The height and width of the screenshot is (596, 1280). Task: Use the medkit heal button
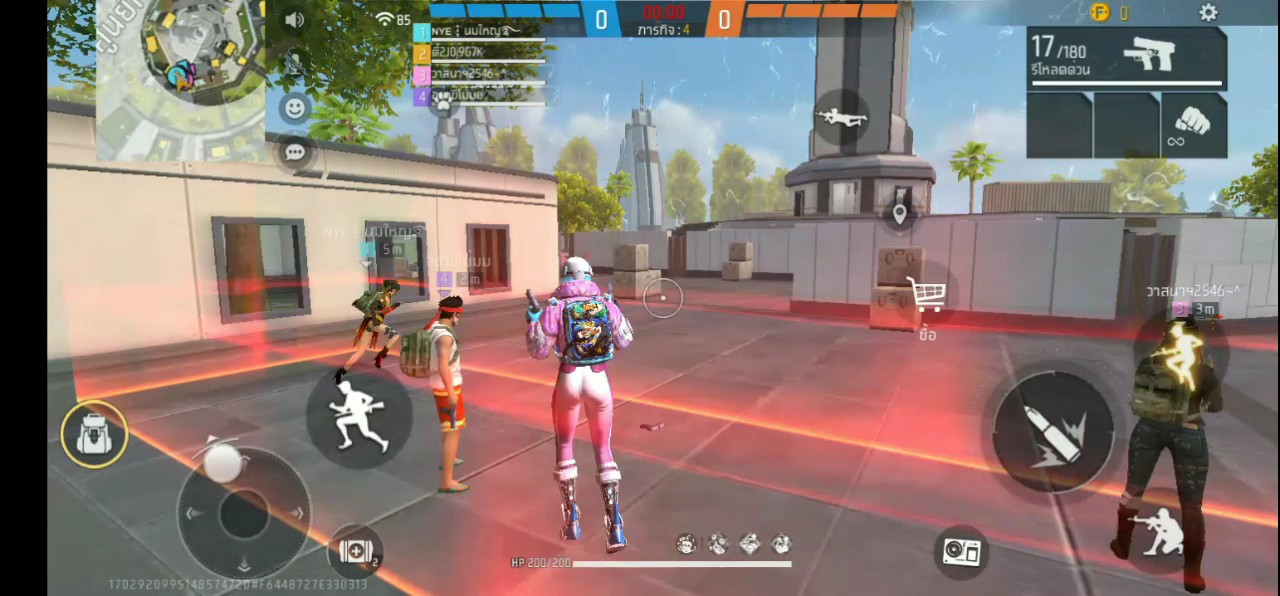355,551
